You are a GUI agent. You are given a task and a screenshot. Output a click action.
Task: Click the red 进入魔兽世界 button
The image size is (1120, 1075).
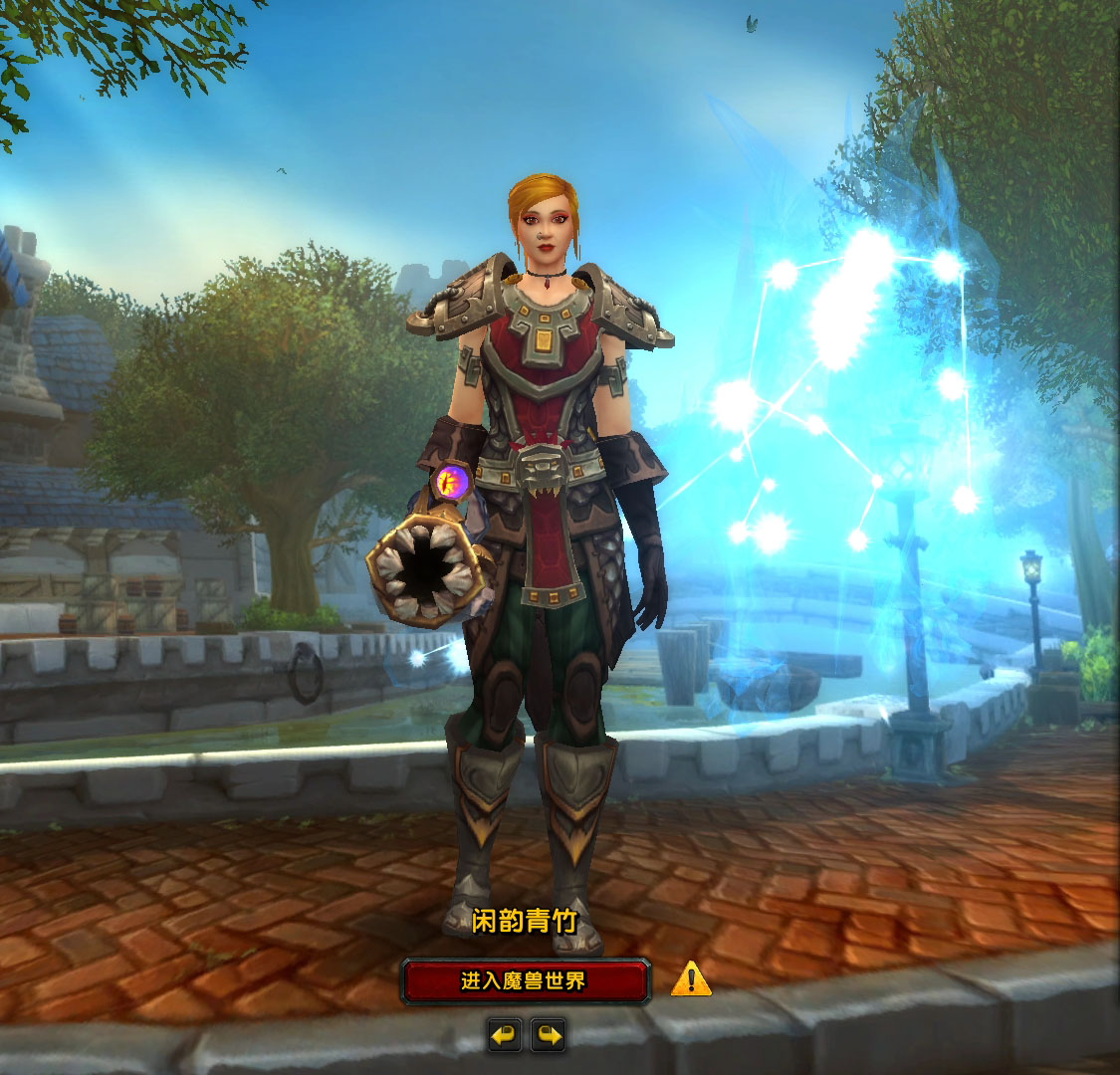525,981
